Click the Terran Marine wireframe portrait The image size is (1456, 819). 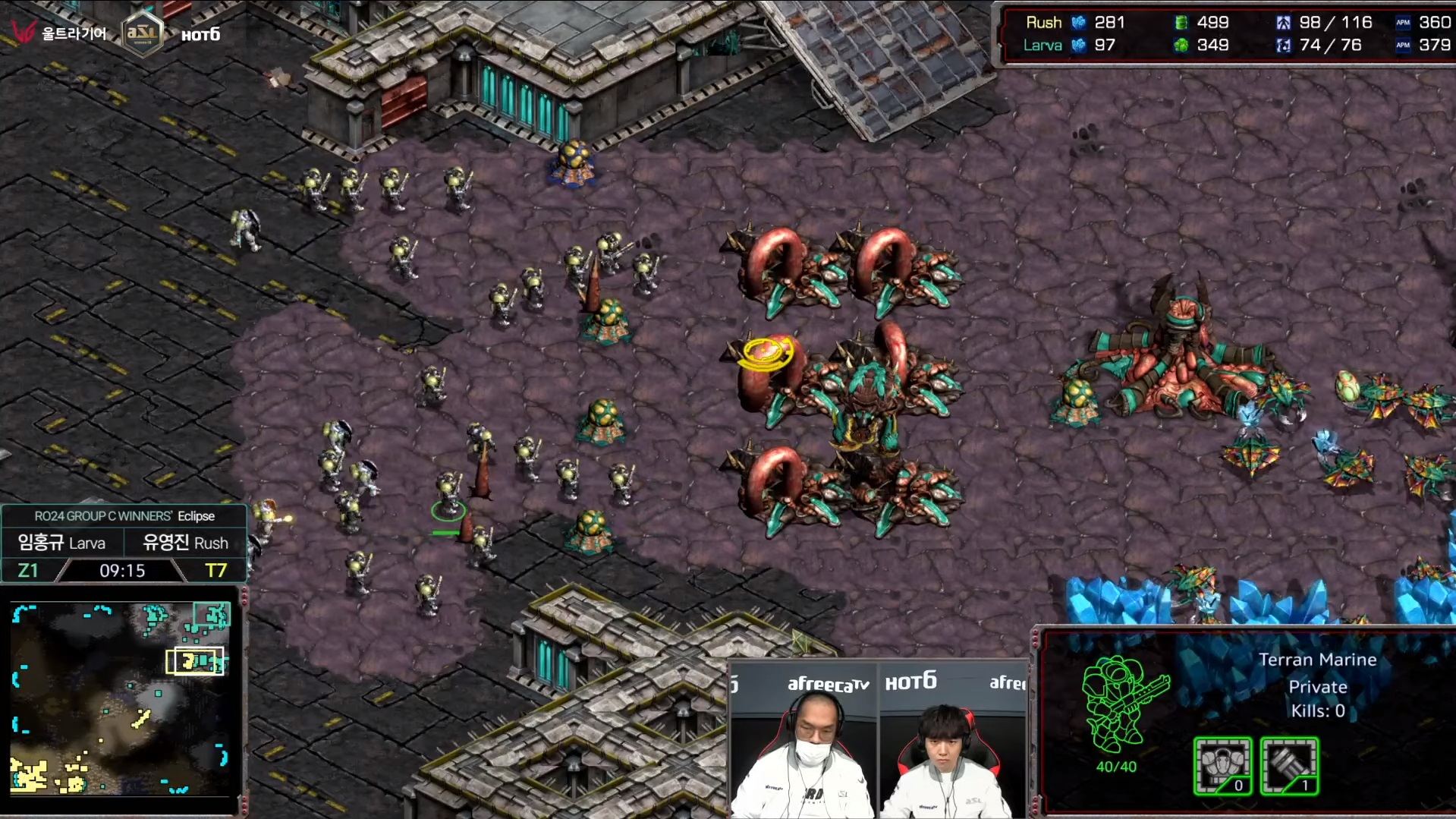tap(1123, 704)
